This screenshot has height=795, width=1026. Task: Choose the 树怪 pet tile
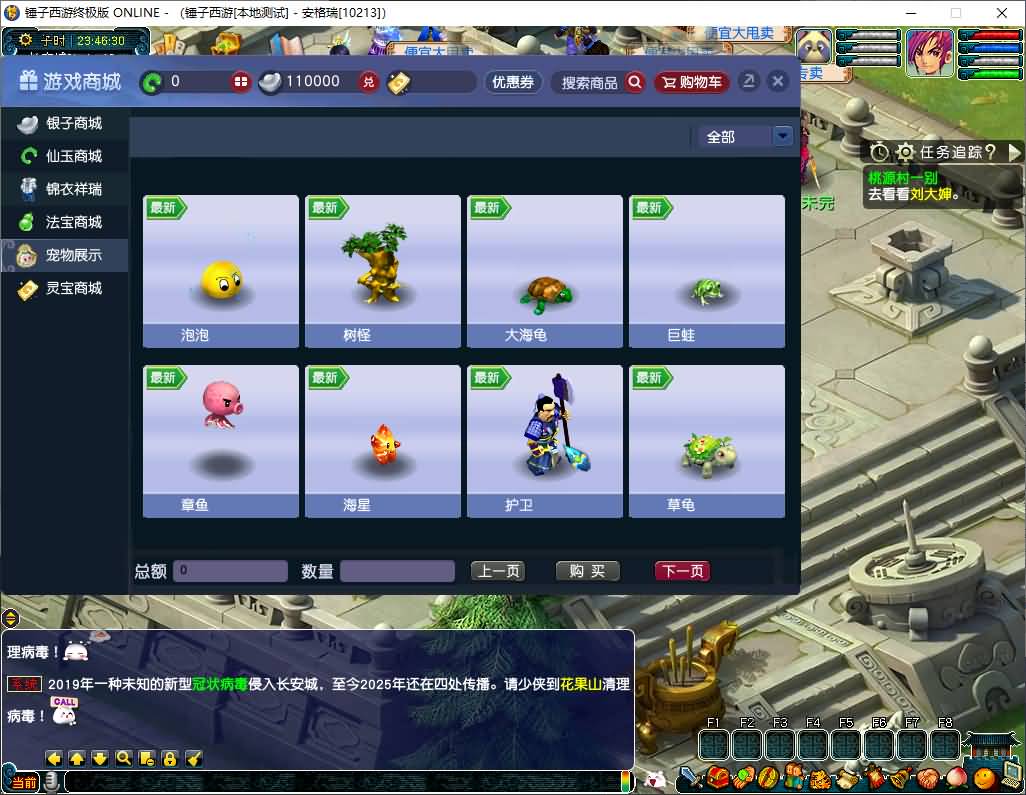(383, 271)
